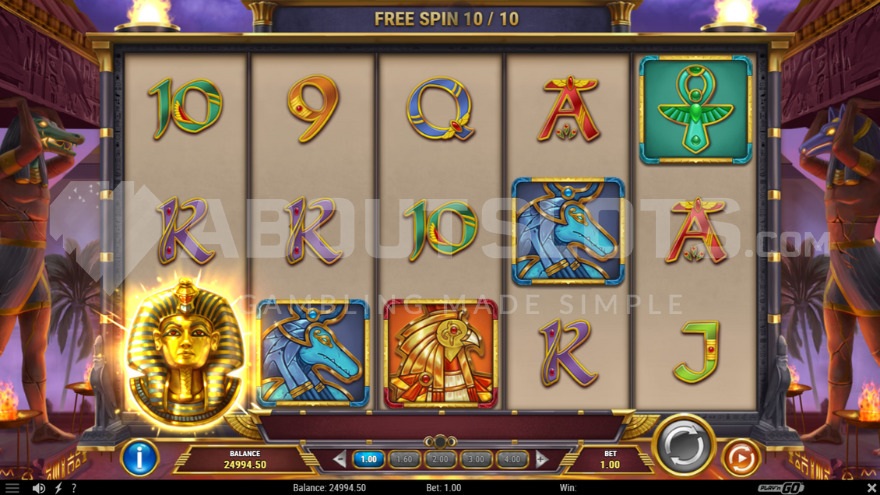
Task: Toggle sound with the speaker icon
Action: coord(39,488)
